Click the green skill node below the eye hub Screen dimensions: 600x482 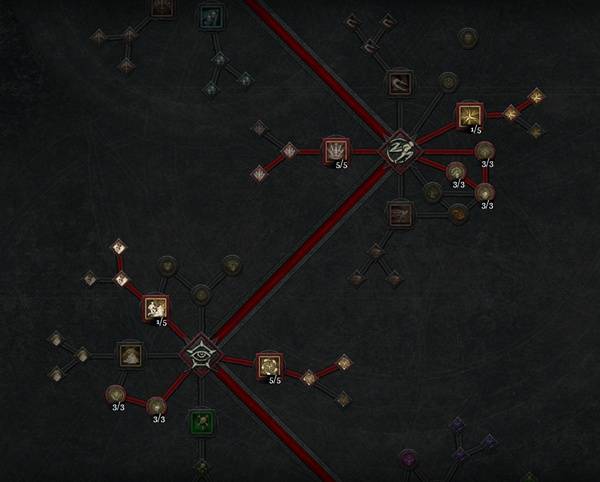point(203,421)
